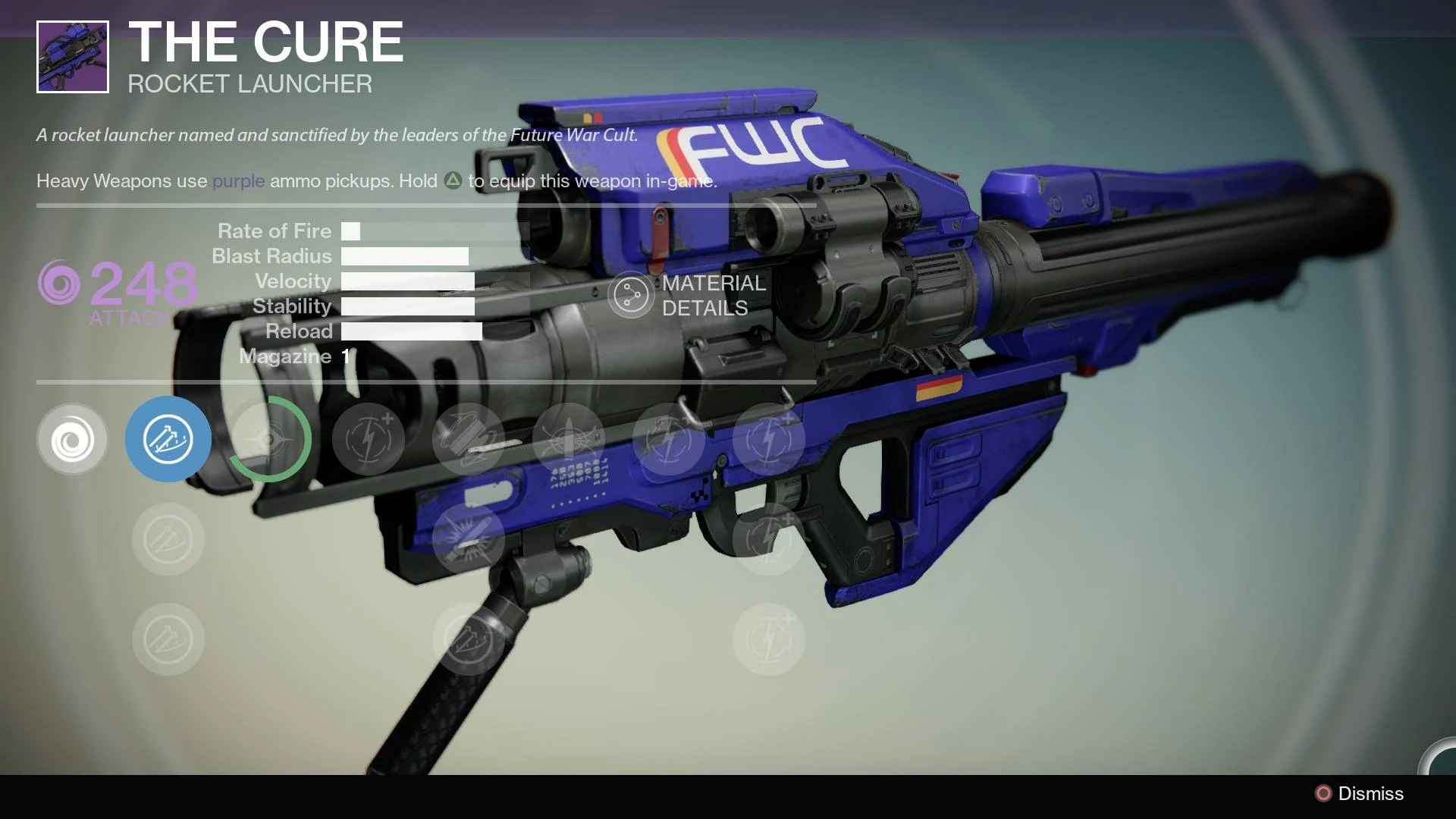The width and height of the screenshot is (1456, 819).
Task: Select the middle-row alternate launch tube perk
Action: pos(168,539)
